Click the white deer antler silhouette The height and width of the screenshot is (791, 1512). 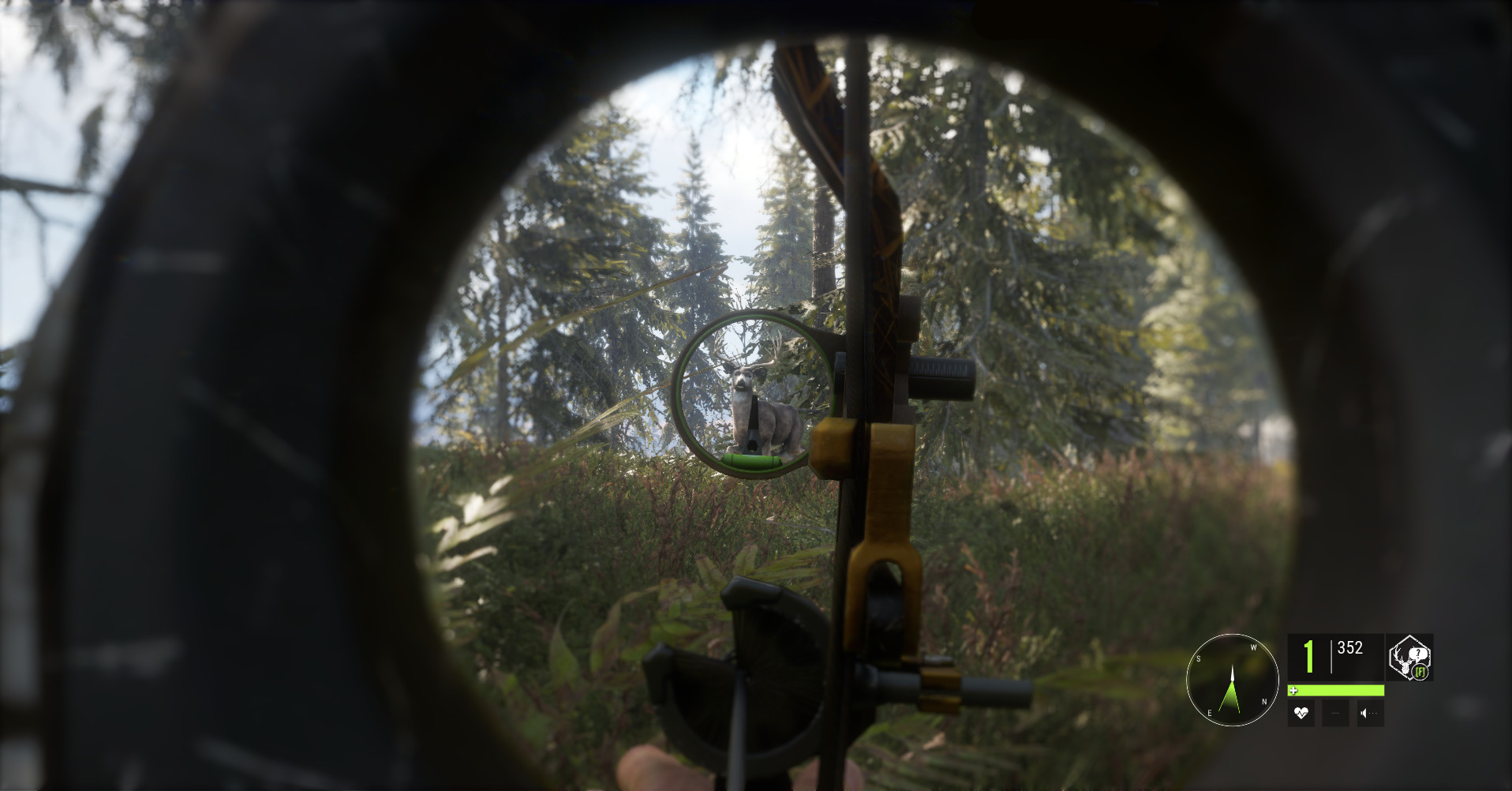(x=1403, y=662)
